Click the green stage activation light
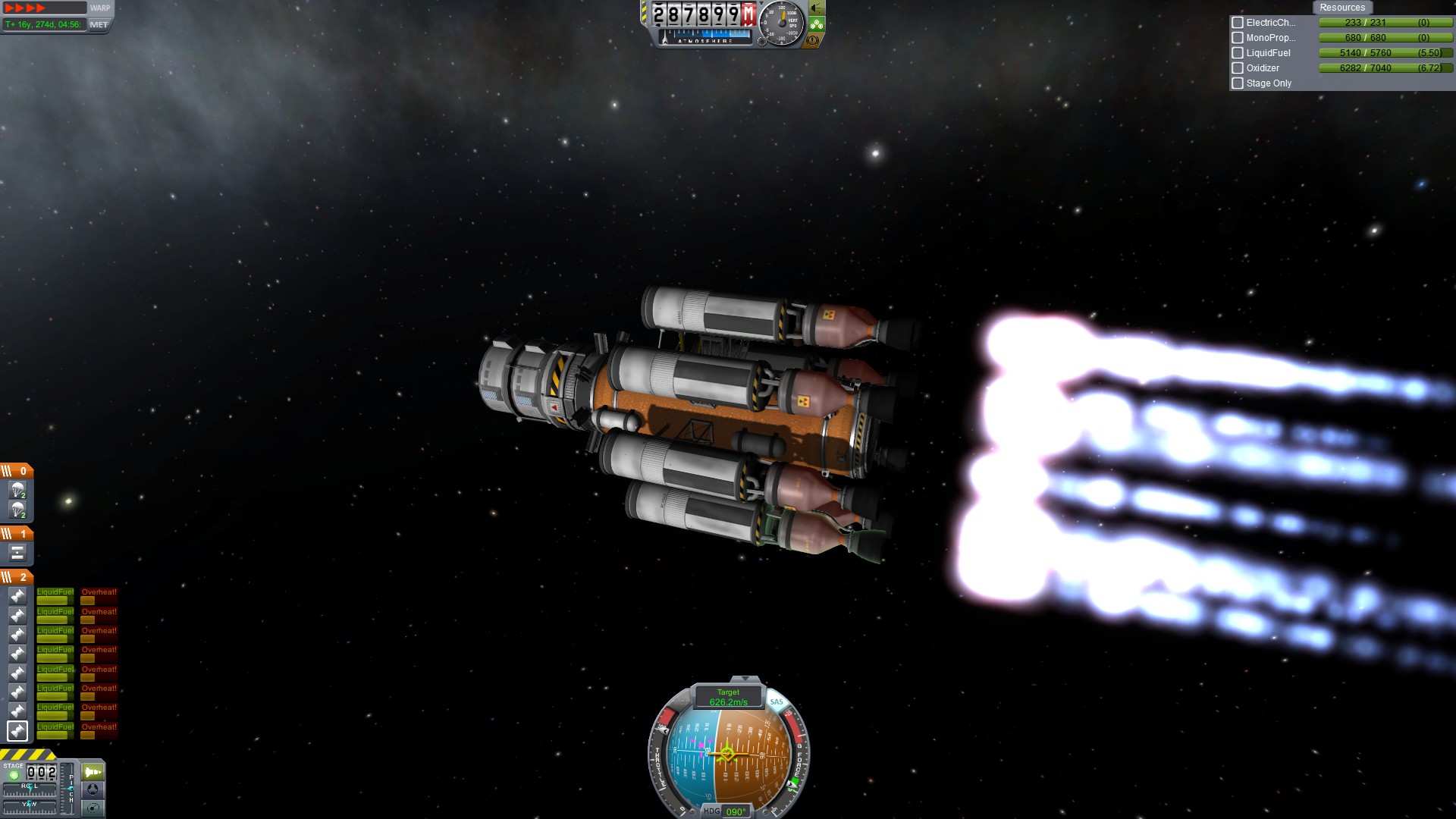 click(14, 776)
